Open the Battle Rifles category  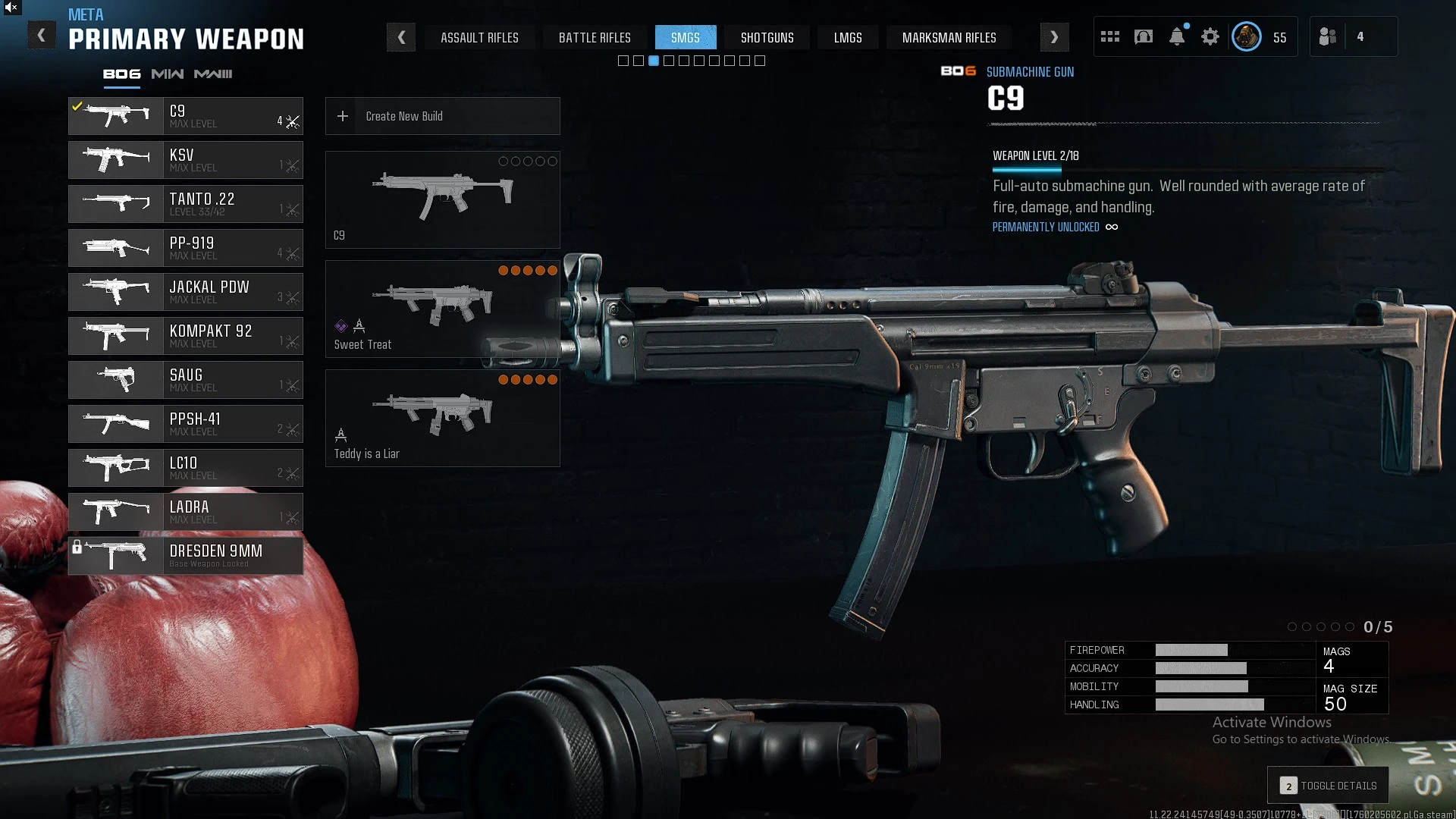tap(595, 38)
